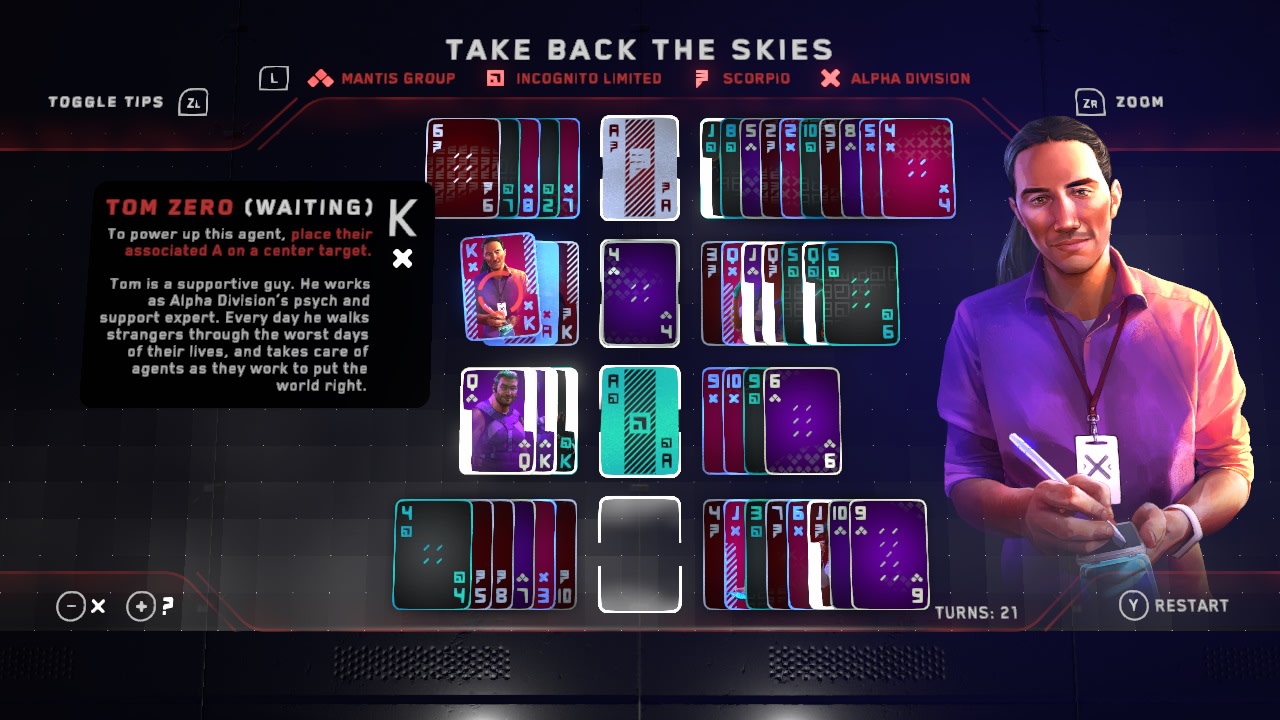The height and width of the screenshot is (720, 1280).
Task: Click the X suit symbol on Tom Zero's card
Action: [403, 259]
